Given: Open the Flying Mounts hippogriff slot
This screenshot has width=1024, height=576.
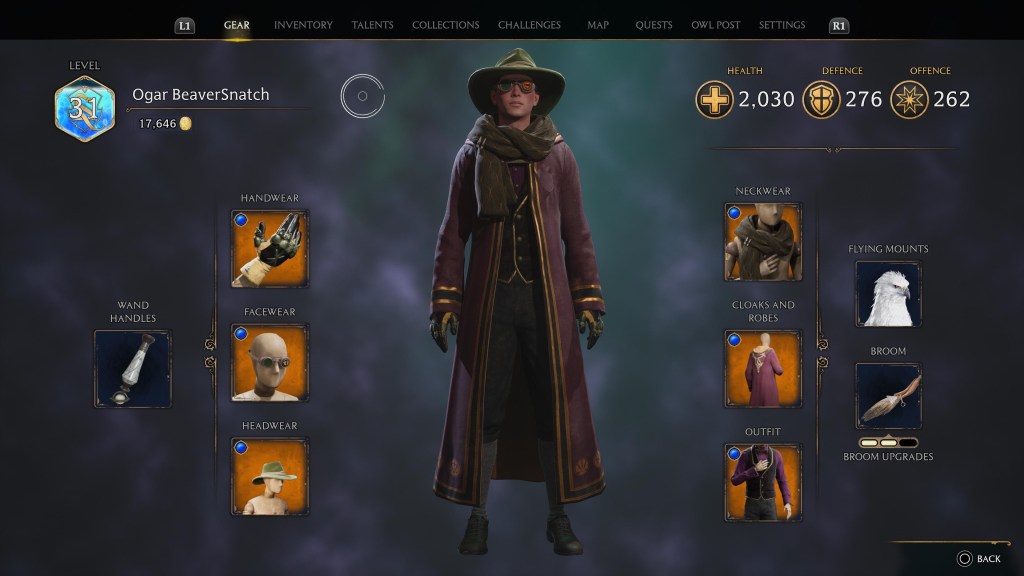Looking at the screenshot, I should point(888,294).
